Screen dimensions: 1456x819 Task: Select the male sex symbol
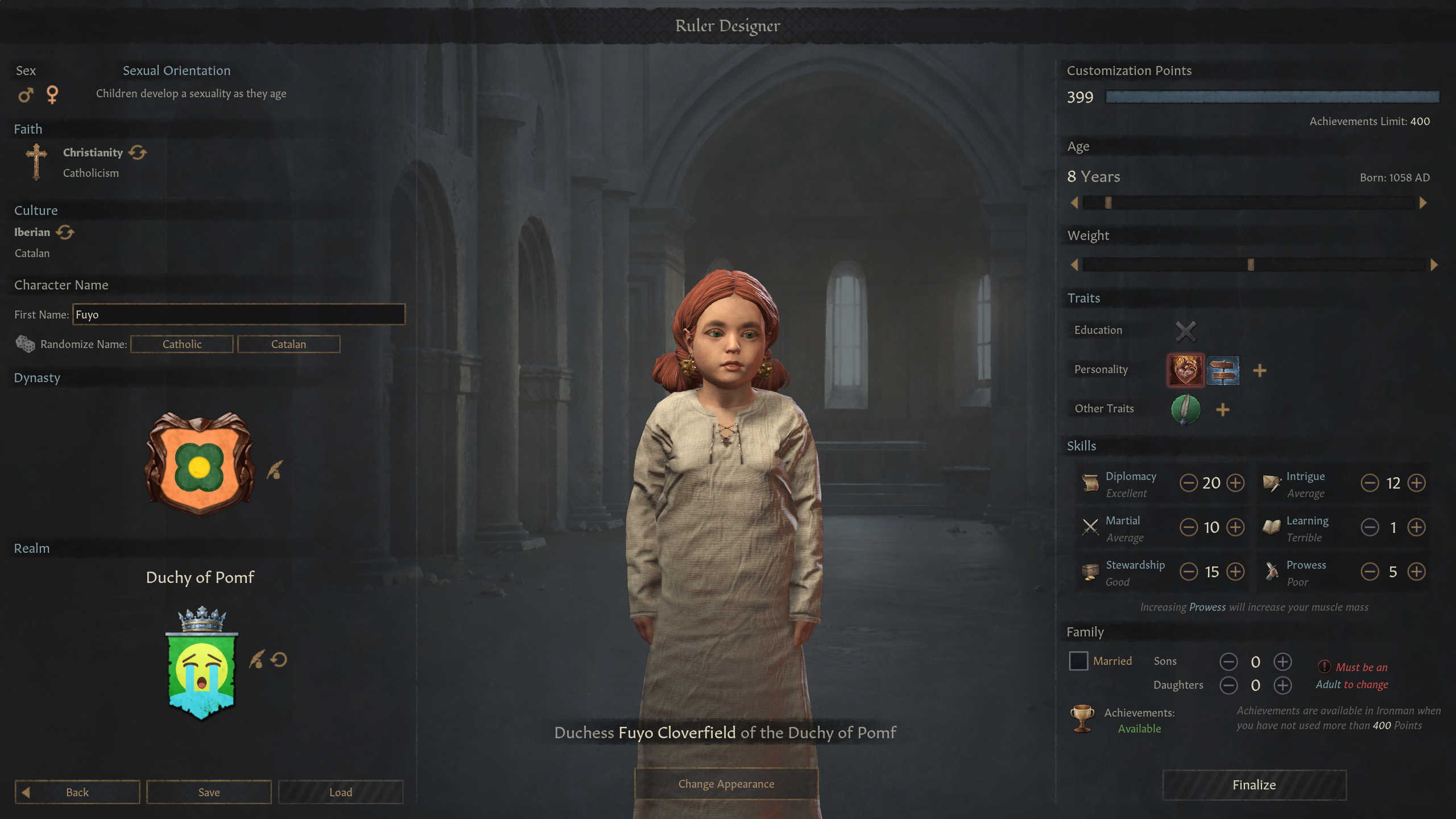click(x=26, y=94)
